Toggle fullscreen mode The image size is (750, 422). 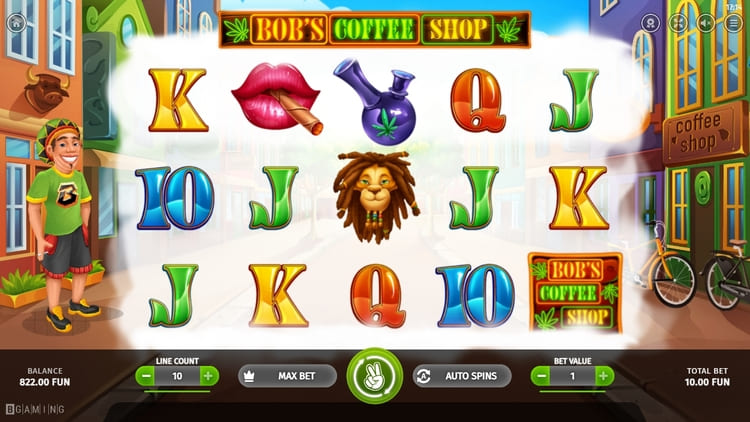pos(679,21)
